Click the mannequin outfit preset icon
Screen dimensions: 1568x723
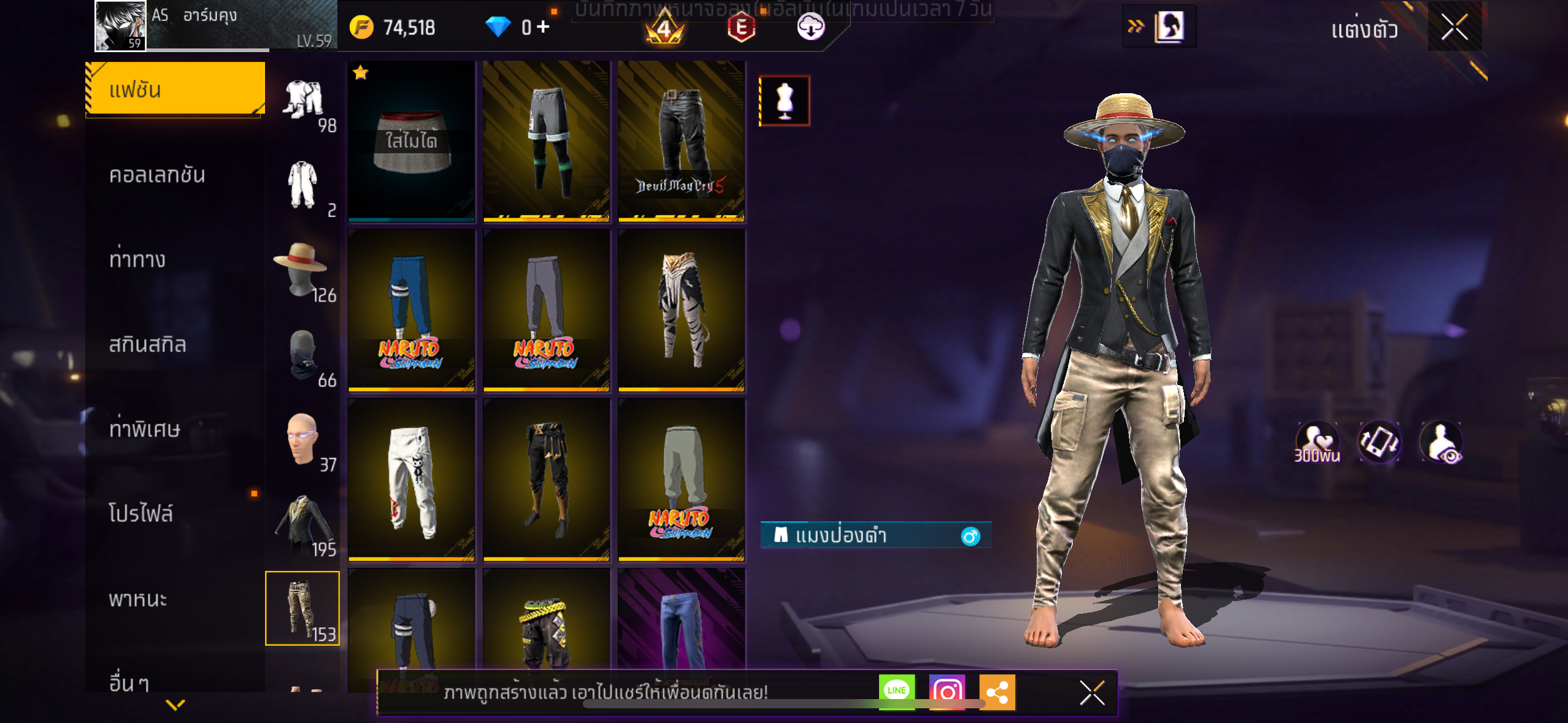click(785, 101)
